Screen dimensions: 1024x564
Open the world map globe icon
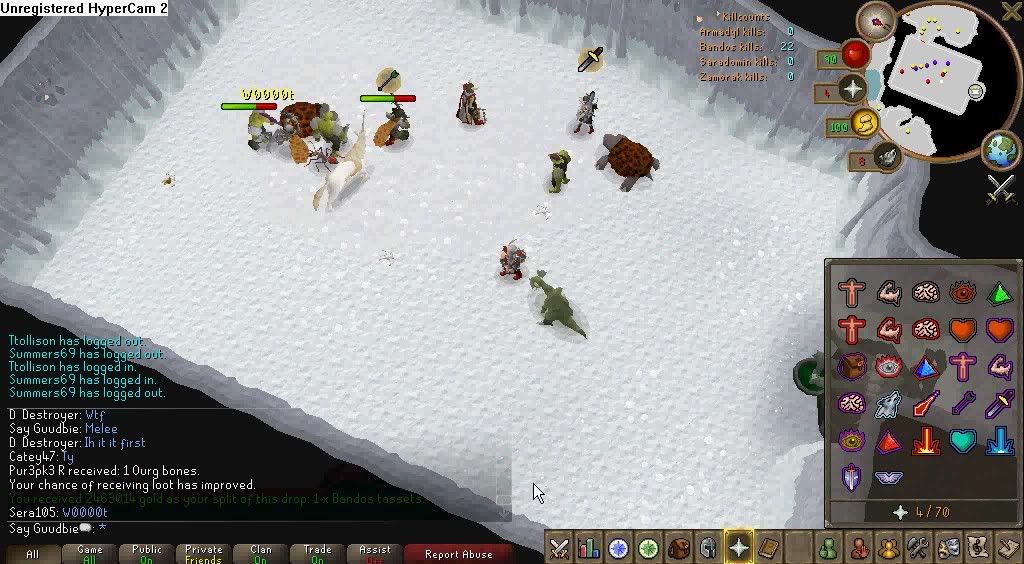1000,151
